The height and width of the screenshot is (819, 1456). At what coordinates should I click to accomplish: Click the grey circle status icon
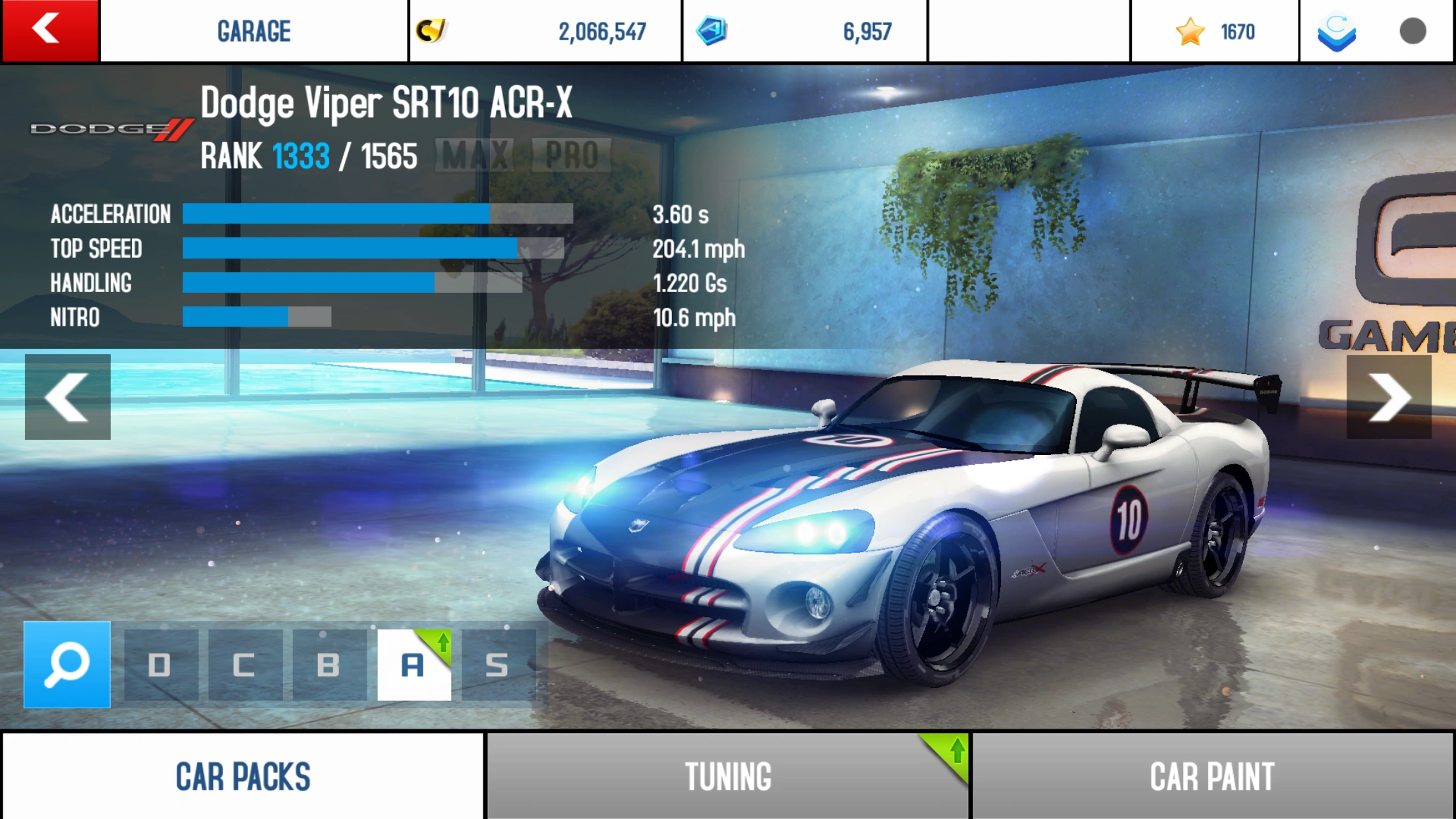pyautogui.click(x=1412, y=31)
